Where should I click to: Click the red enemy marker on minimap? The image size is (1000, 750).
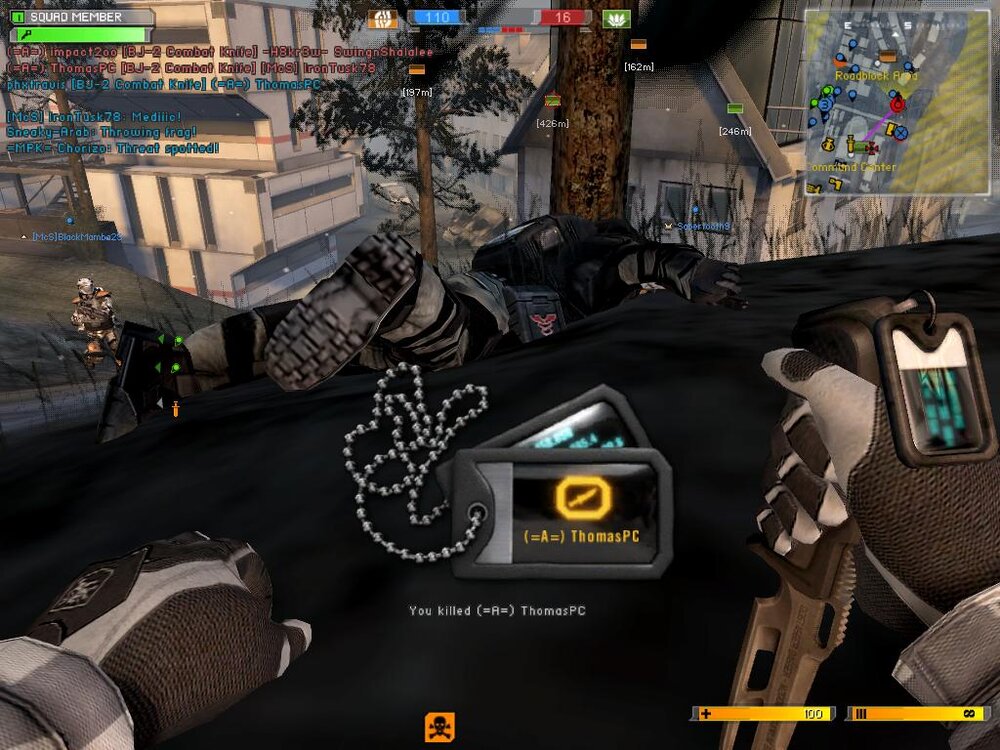897,103
